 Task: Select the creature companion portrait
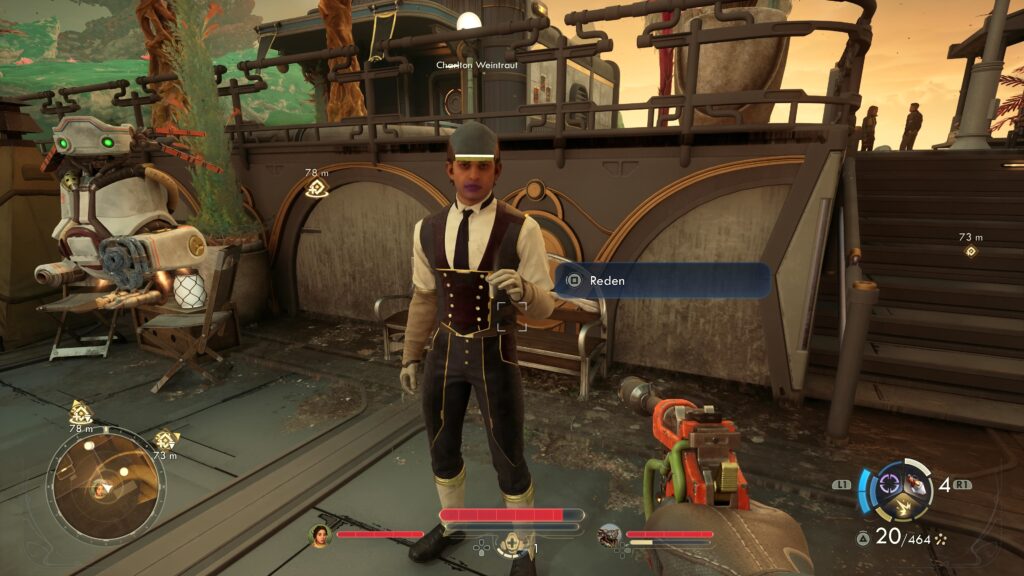pos(609,535)
